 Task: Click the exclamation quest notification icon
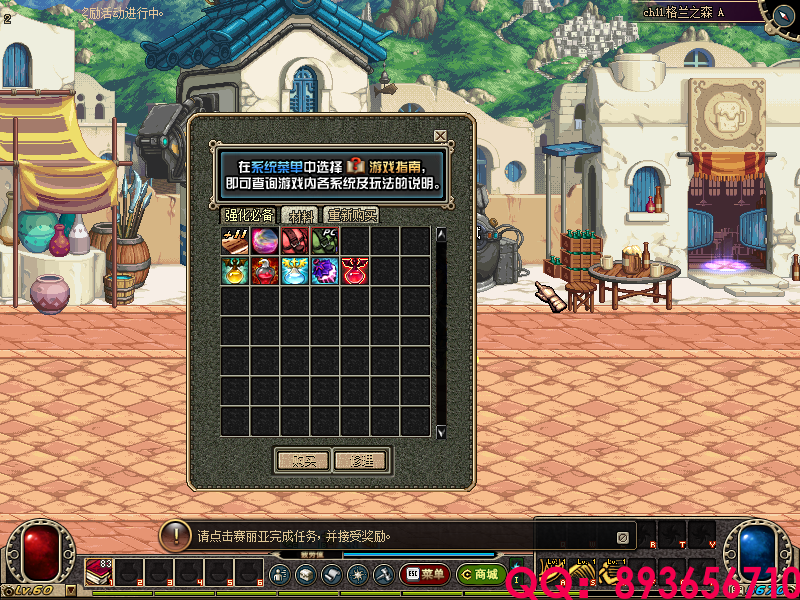pos(176,535)
